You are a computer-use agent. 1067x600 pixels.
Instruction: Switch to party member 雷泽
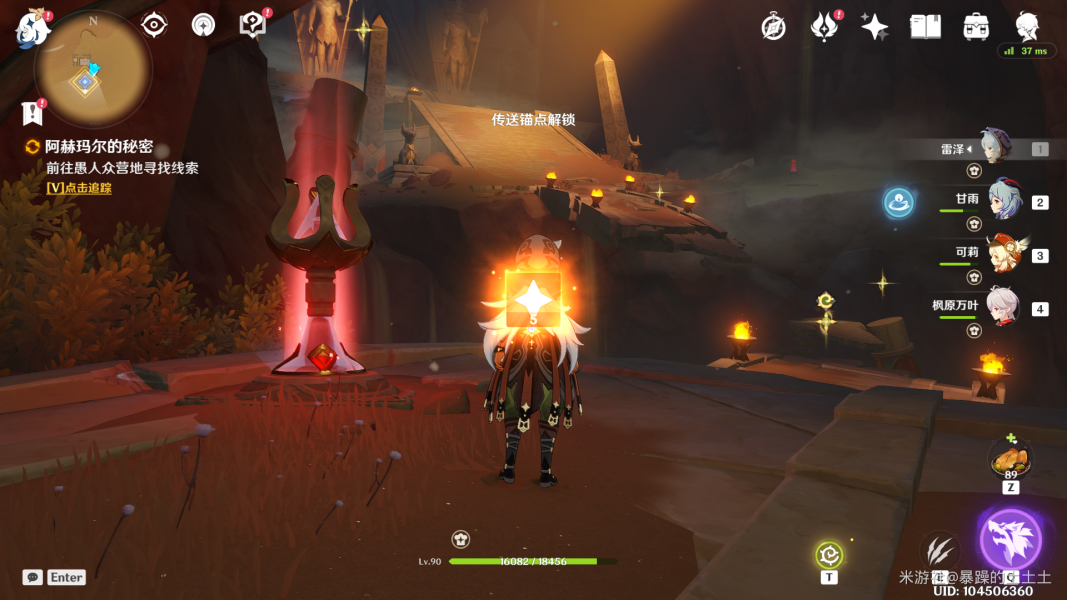[x=995, y=148]
